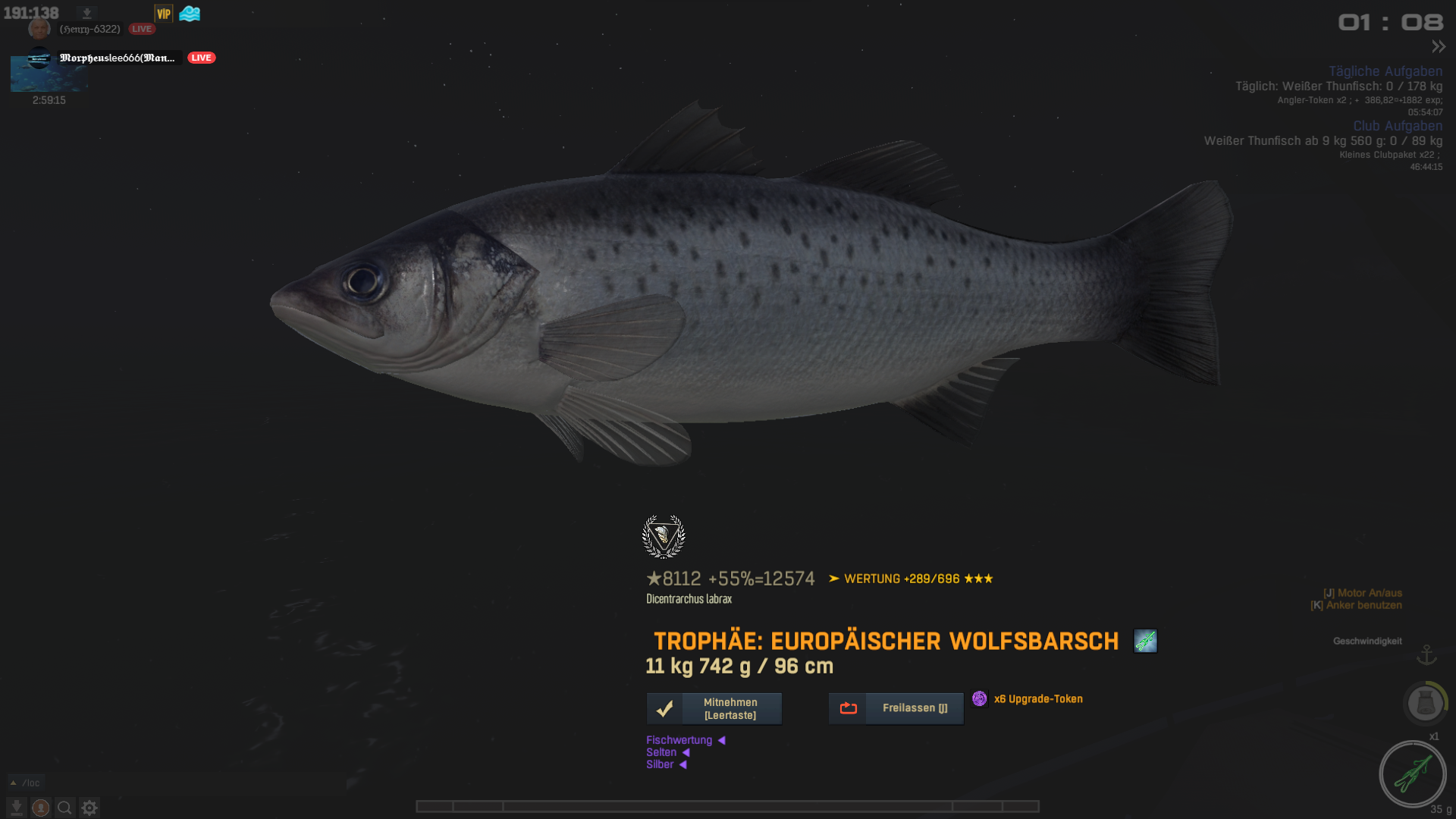Click the blue wave icon
1456x819 pixels.
point(190,14)
